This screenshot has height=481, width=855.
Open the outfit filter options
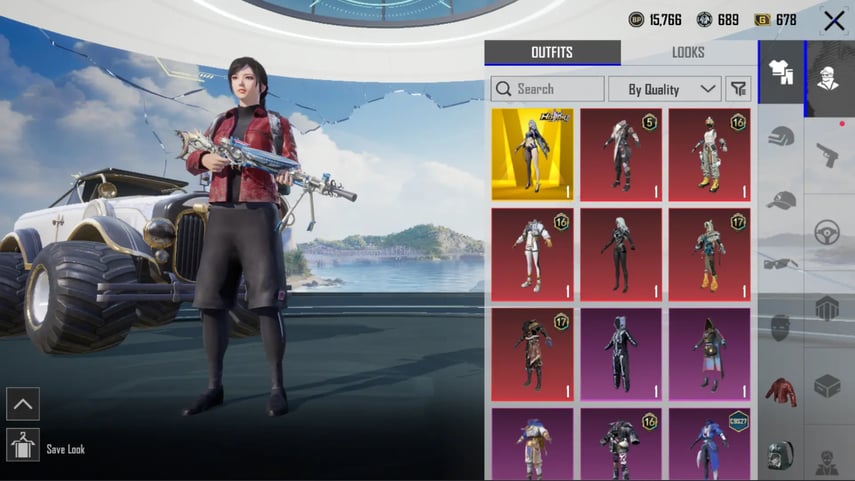tap(738, 89)
